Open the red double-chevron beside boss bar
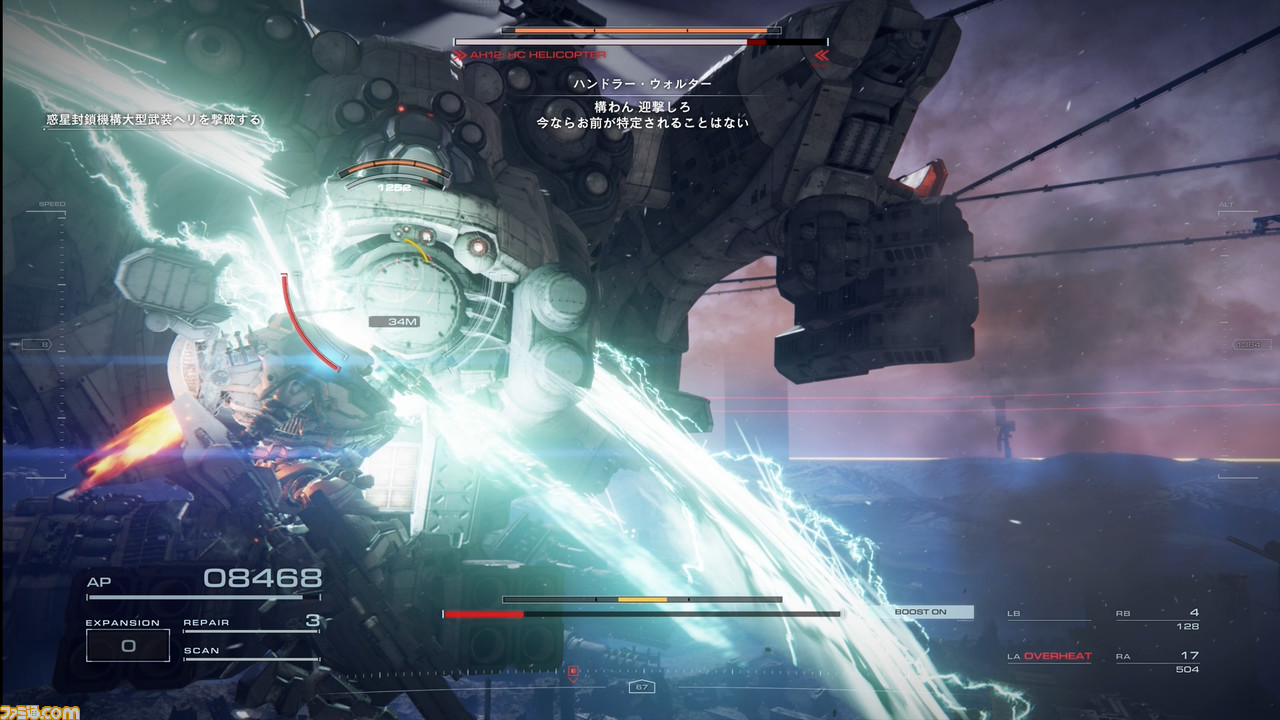 point(823,57)
